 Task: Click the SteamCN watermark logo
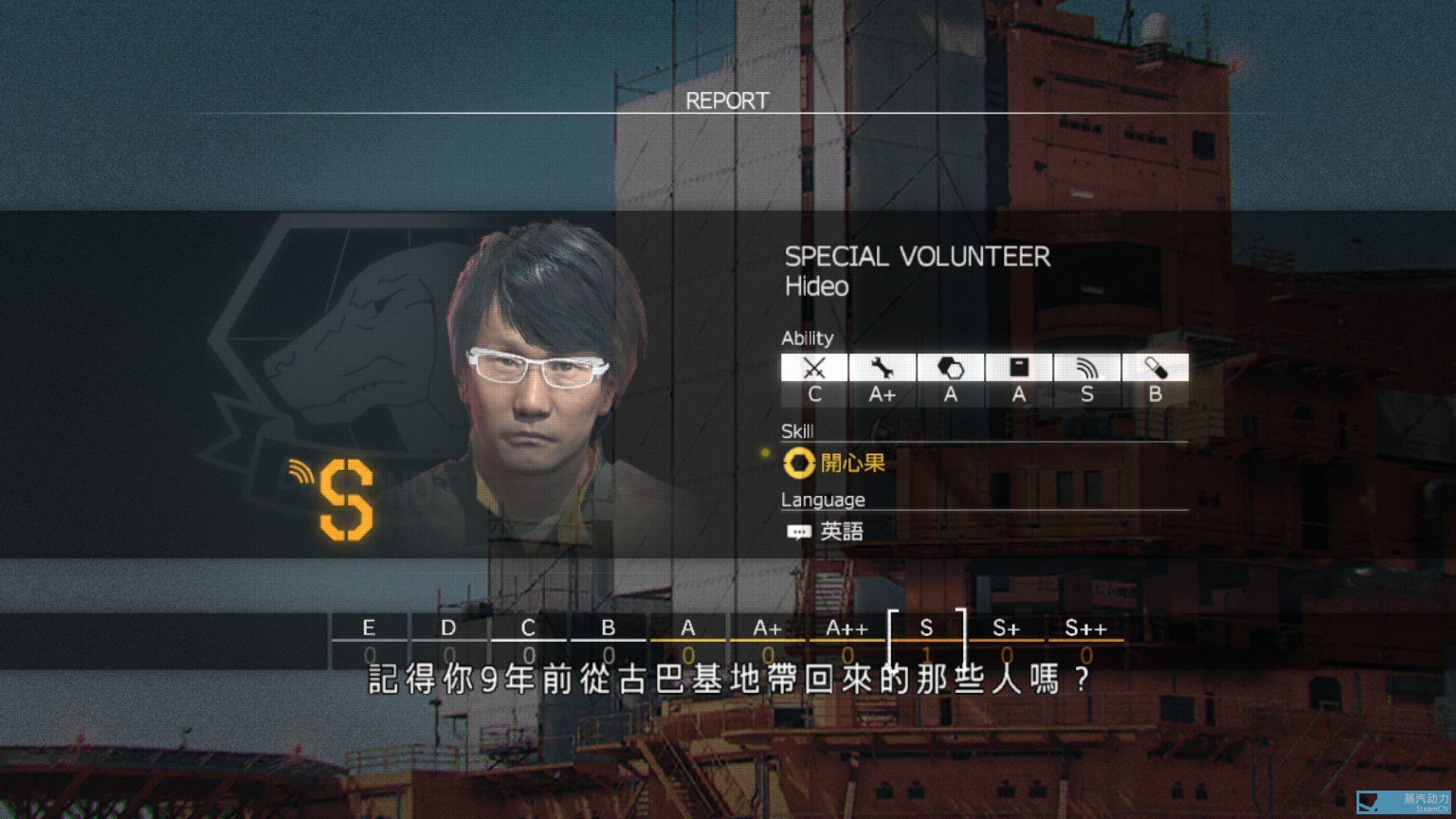pos(1405,802)
